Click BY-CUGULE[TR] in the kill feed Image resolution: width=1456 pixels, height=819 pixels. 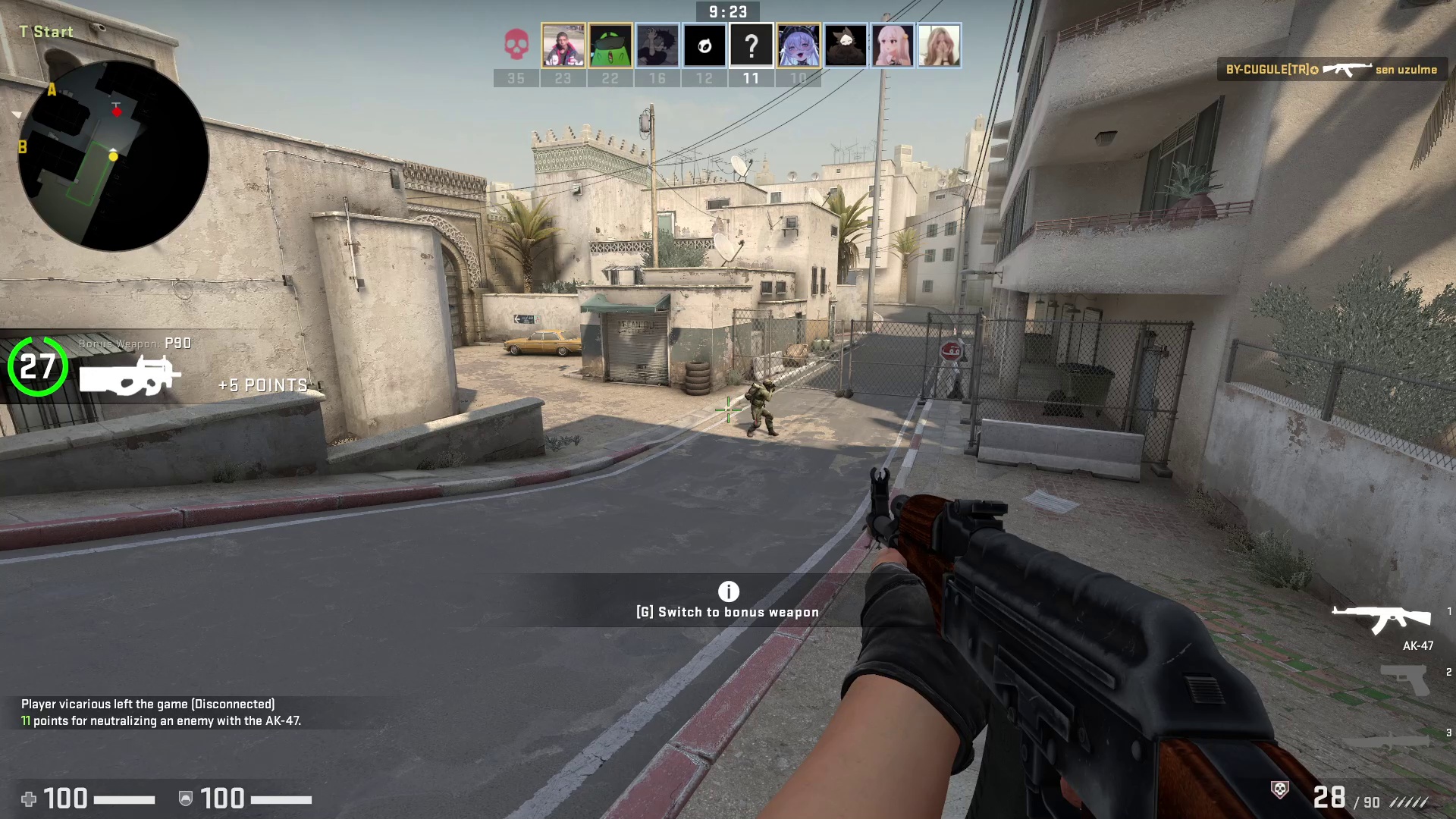[x=1265, y=69]
